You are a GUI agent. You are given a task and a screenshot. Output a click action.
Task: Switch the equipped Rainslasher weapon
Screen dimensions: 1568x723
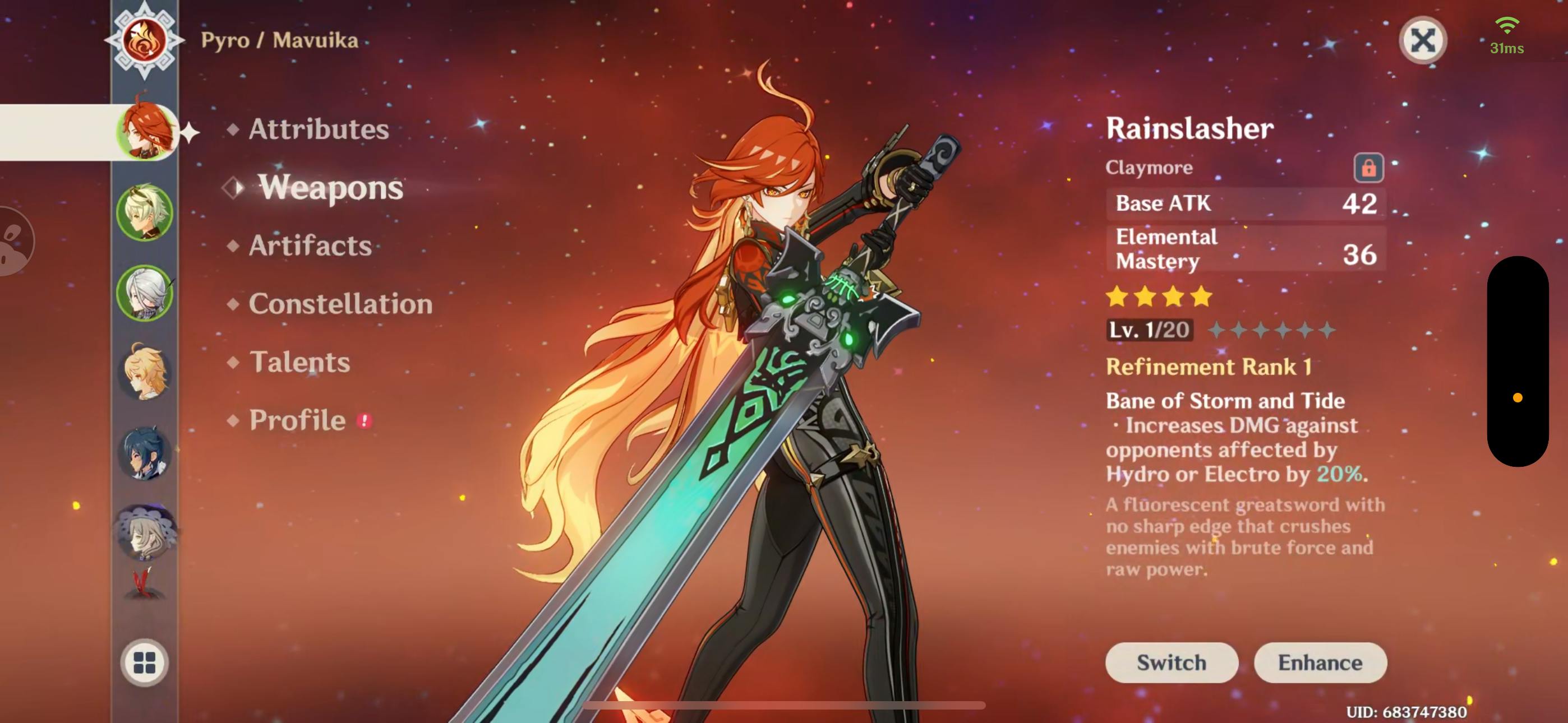click(x=1171, y=662)
